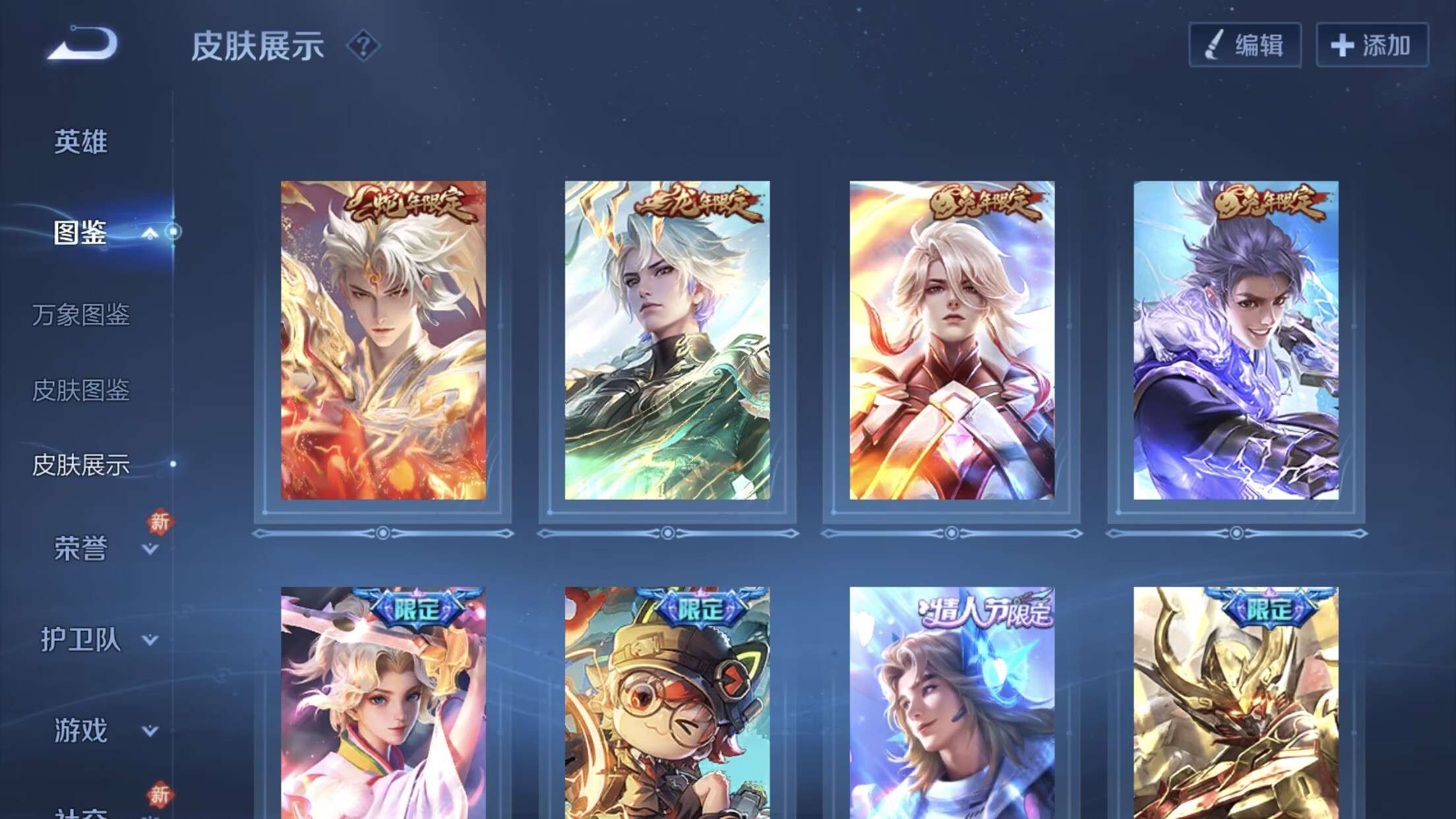Select the 皮肤展示 sidebar entry
1456x819 pixels.
pyautogui.click(x=80, y=465)
